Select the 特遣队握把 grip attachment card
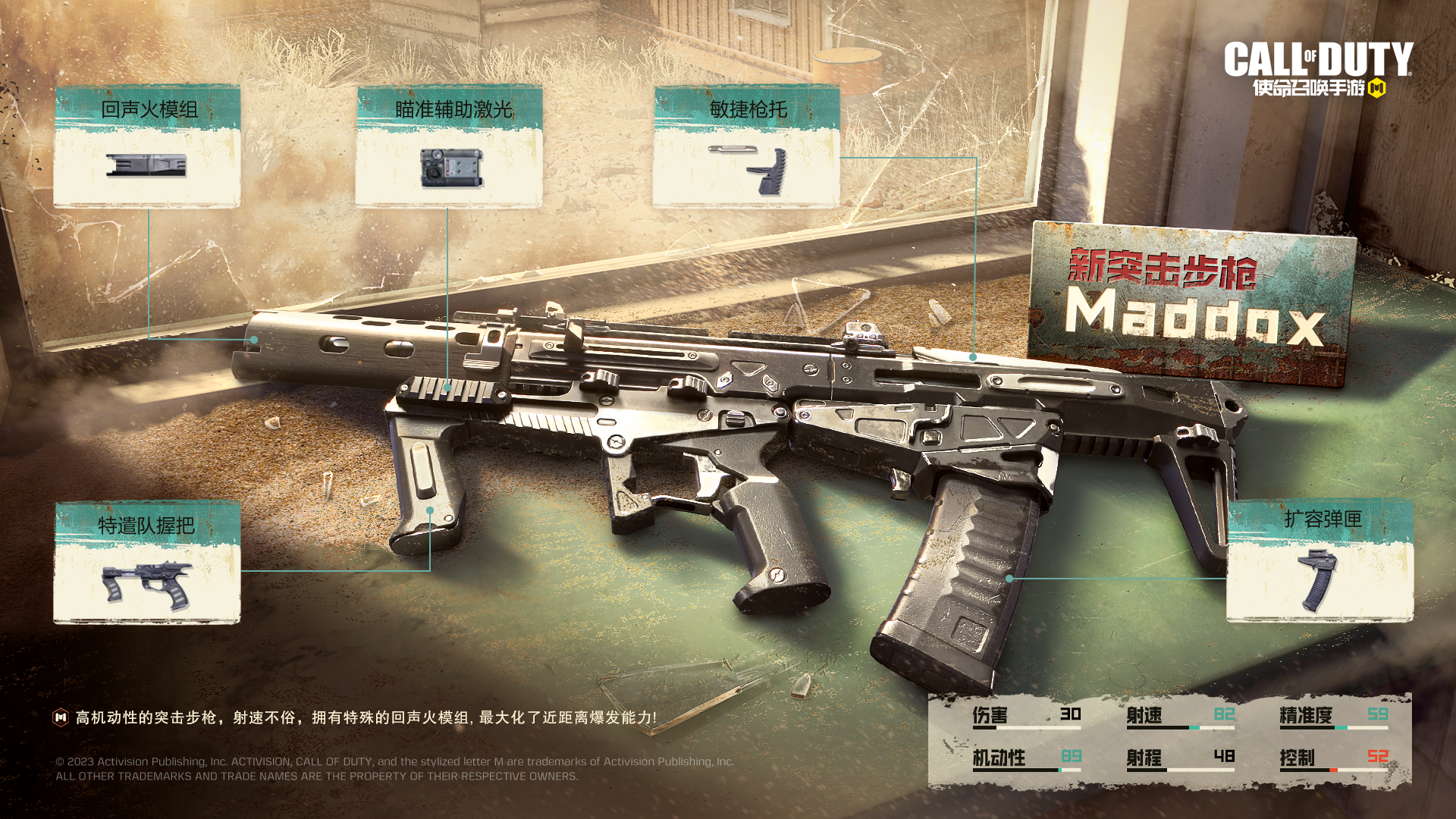 (147, 563)
